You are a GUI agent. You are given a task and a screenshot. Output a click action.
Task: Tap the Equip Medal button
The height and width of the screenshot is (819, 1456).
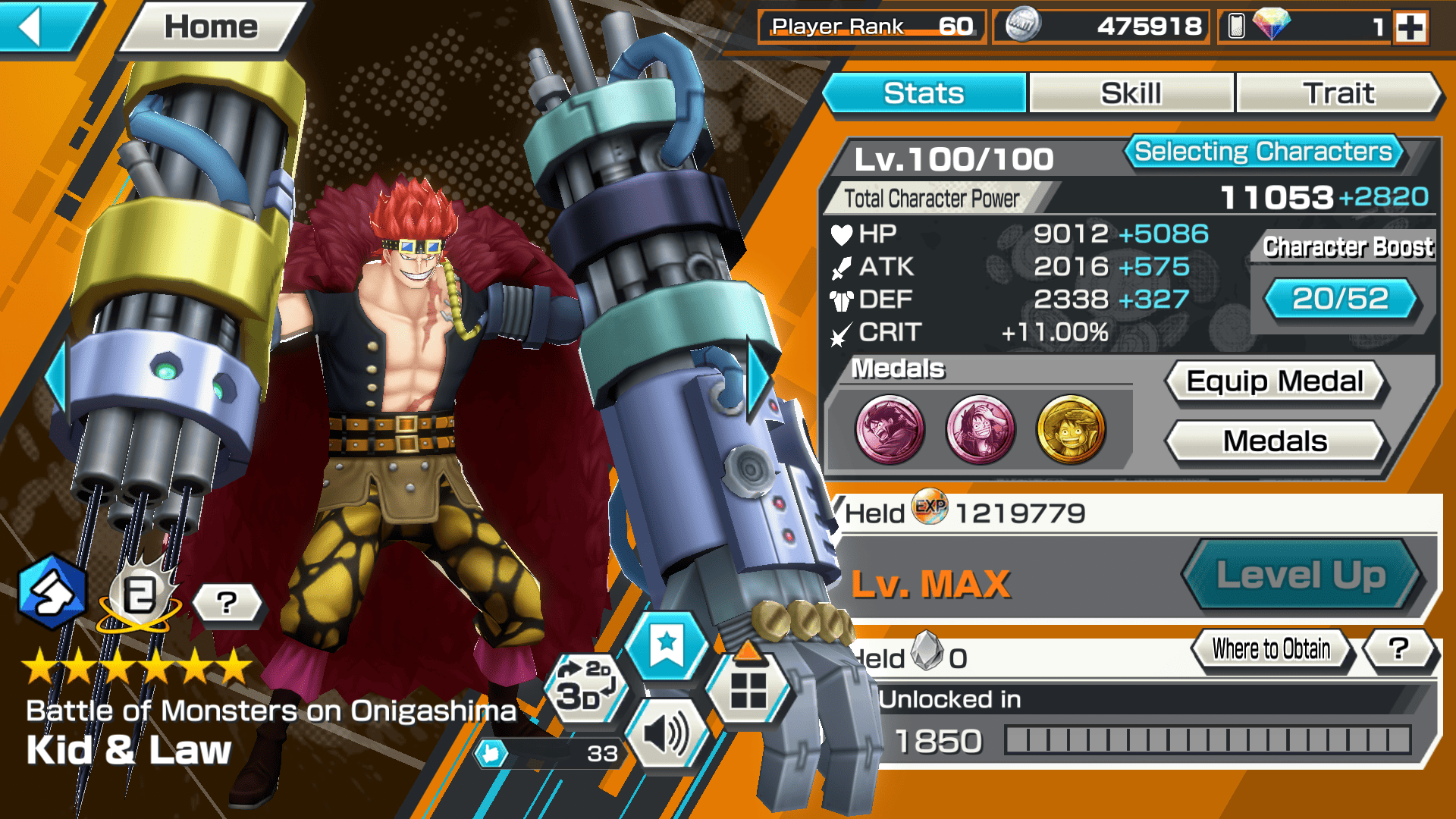tap(1275, 381)
